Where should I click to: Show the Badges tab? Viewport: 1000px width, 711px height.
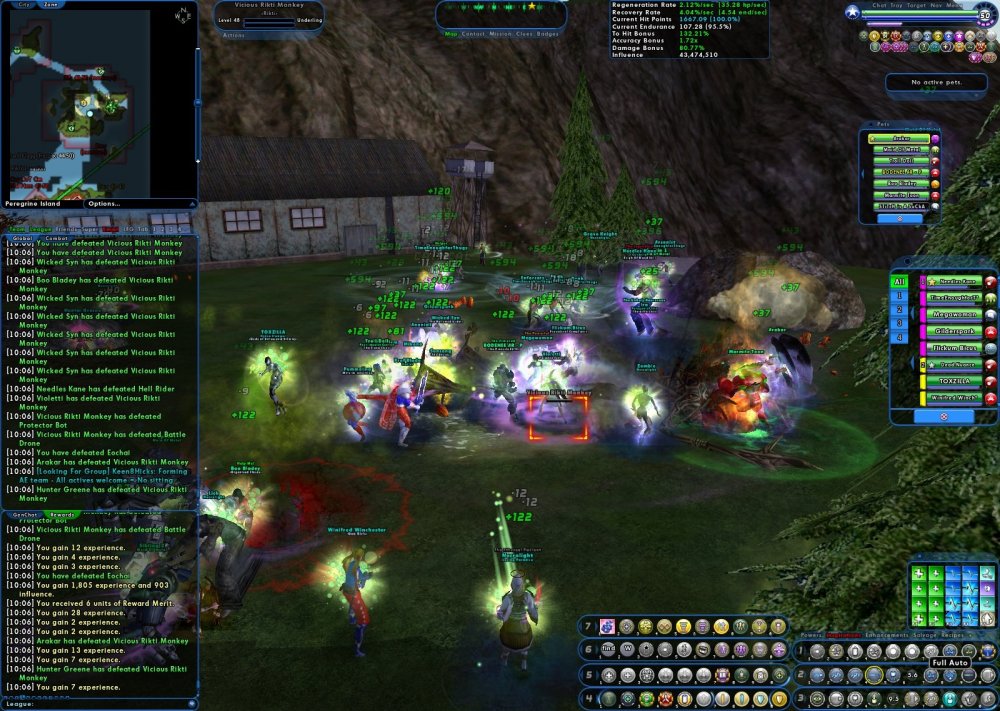(548, 33)
